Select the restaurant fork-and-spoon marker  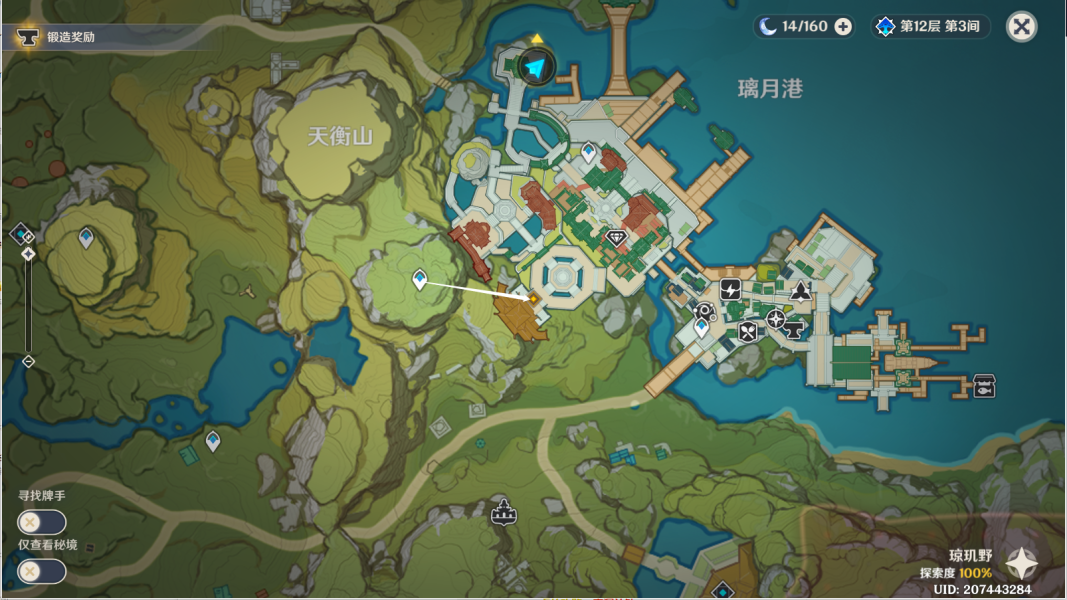point(748,332)
